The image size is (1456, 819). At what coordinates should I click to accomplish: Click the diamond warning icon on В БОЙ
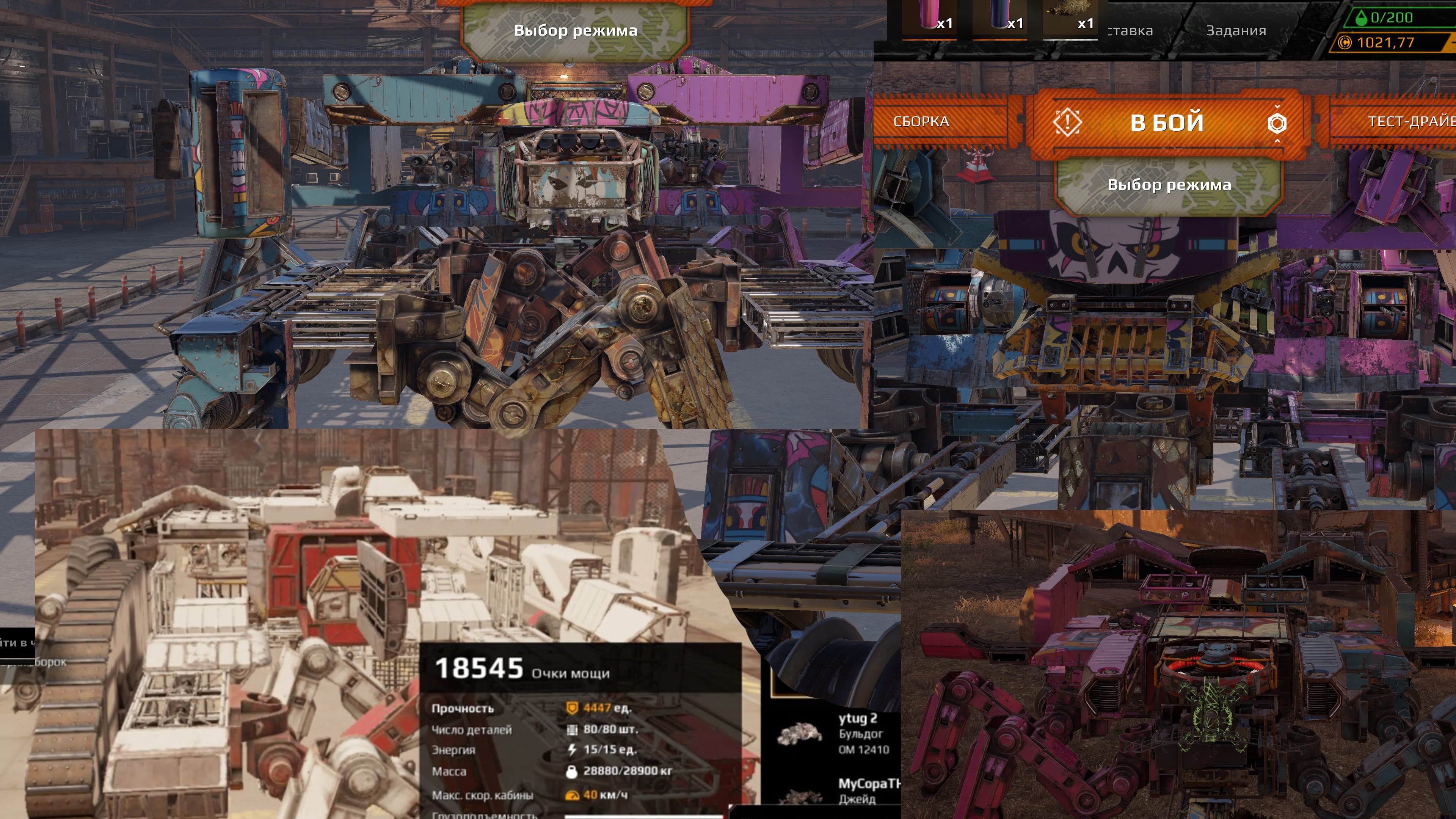tap(1067, 122)
